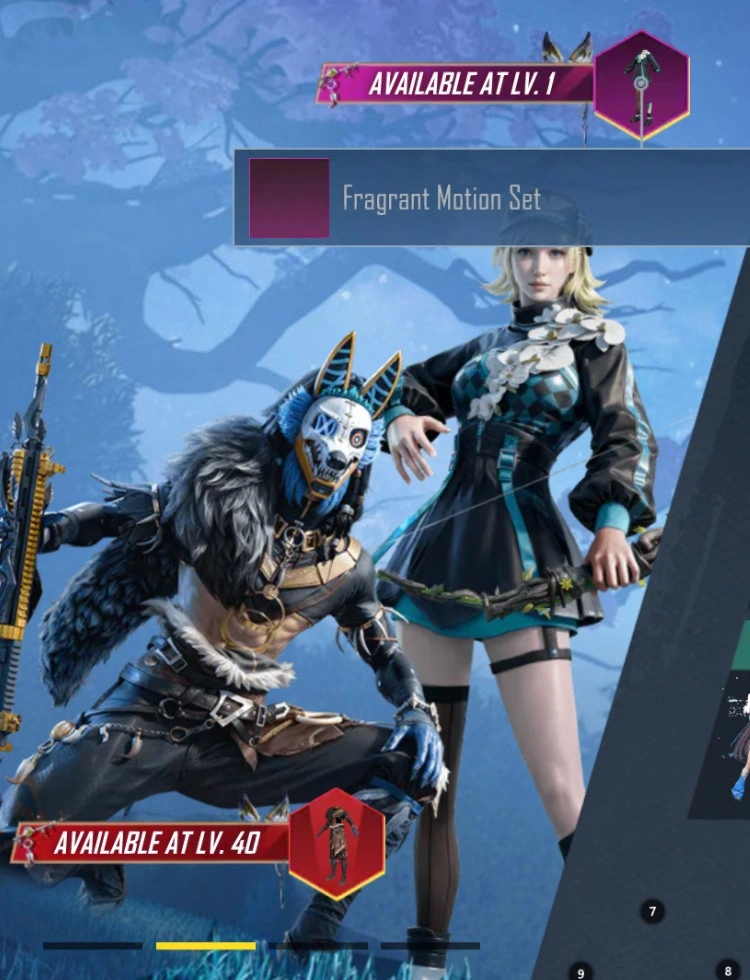Select the Available at LV. 40 banner
This screenshot has height=980, width=750.
pyautogui.click(x=155, y=843)
